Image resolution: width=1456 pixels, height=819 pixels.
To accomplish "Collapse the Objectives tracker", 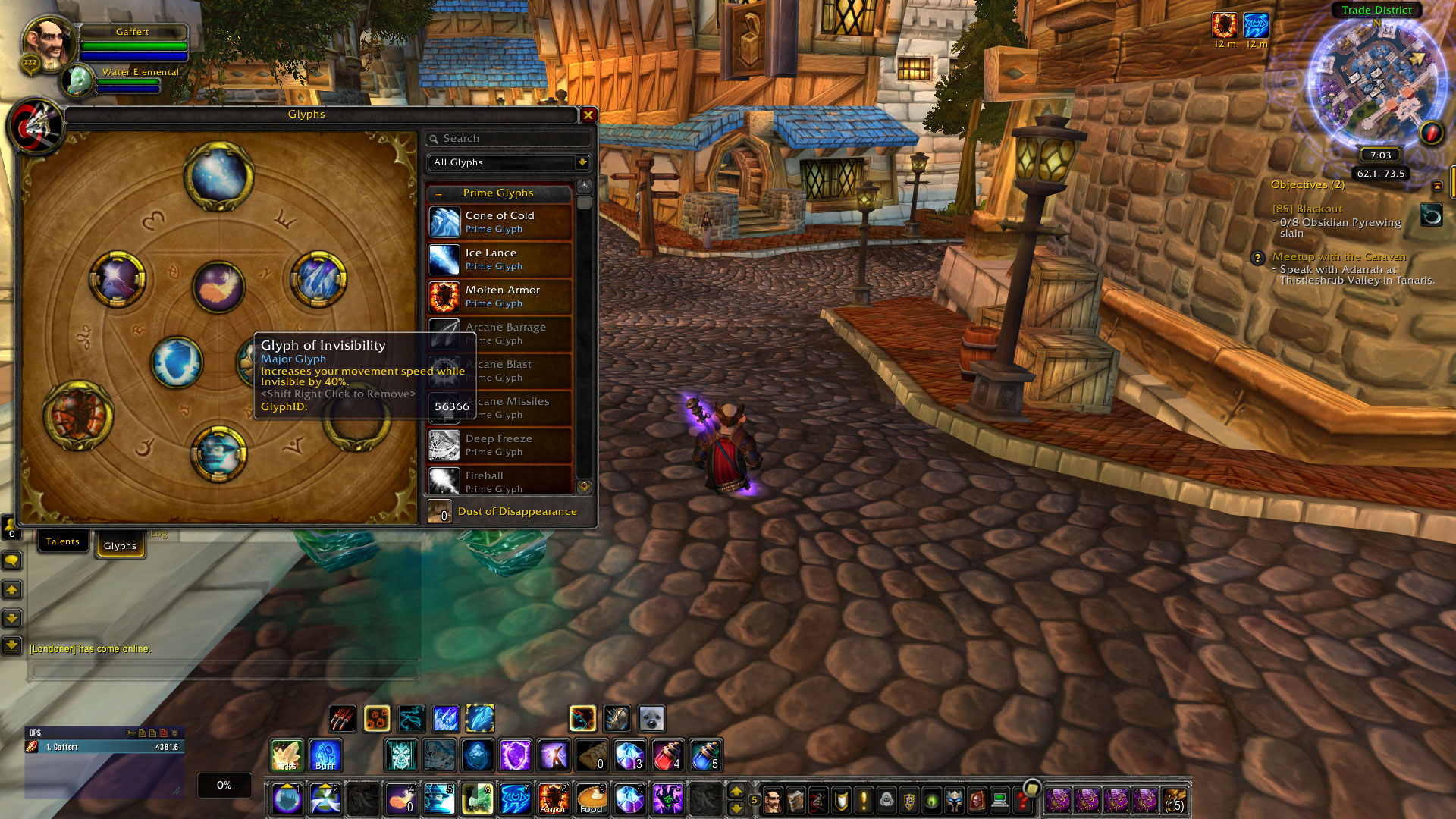I will click(1436, 184).
